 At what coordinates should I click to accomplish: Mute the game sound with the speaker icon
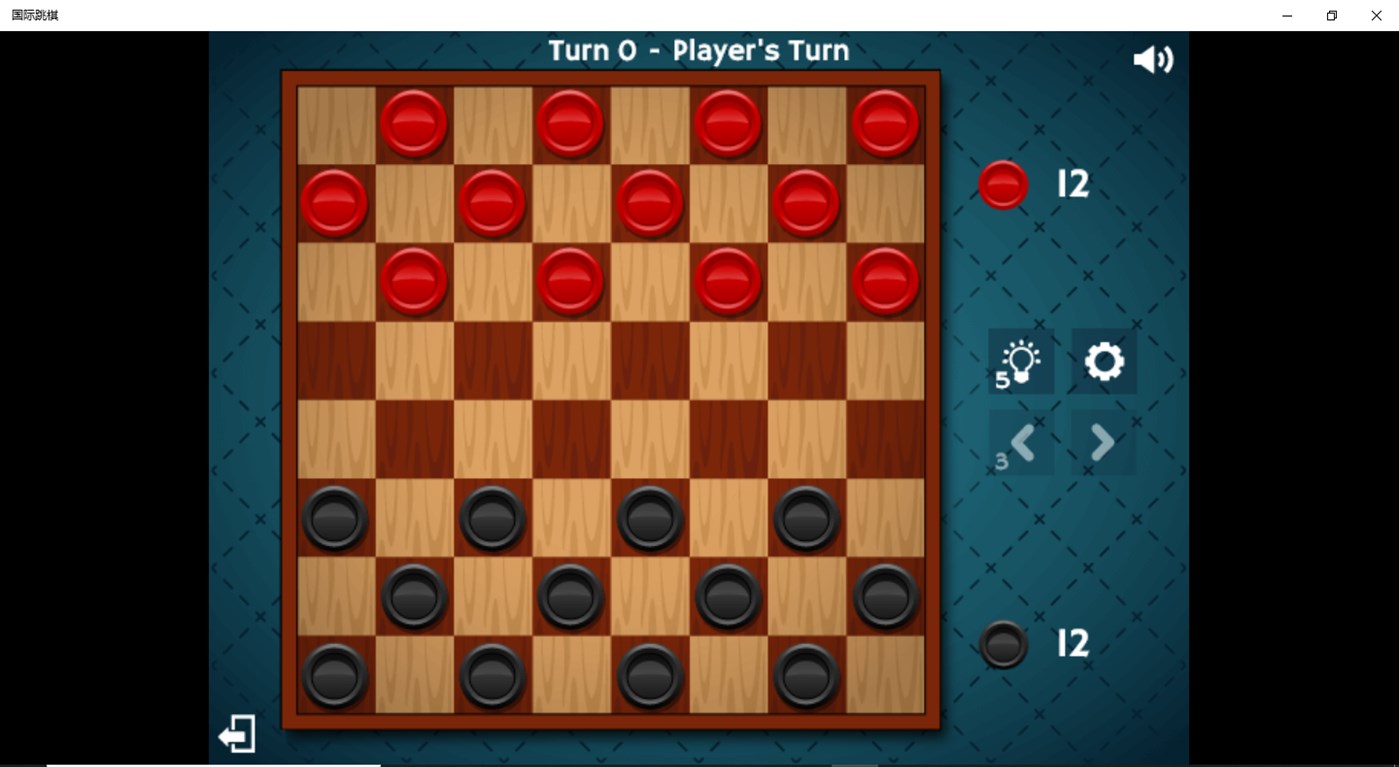point(1152,58)
